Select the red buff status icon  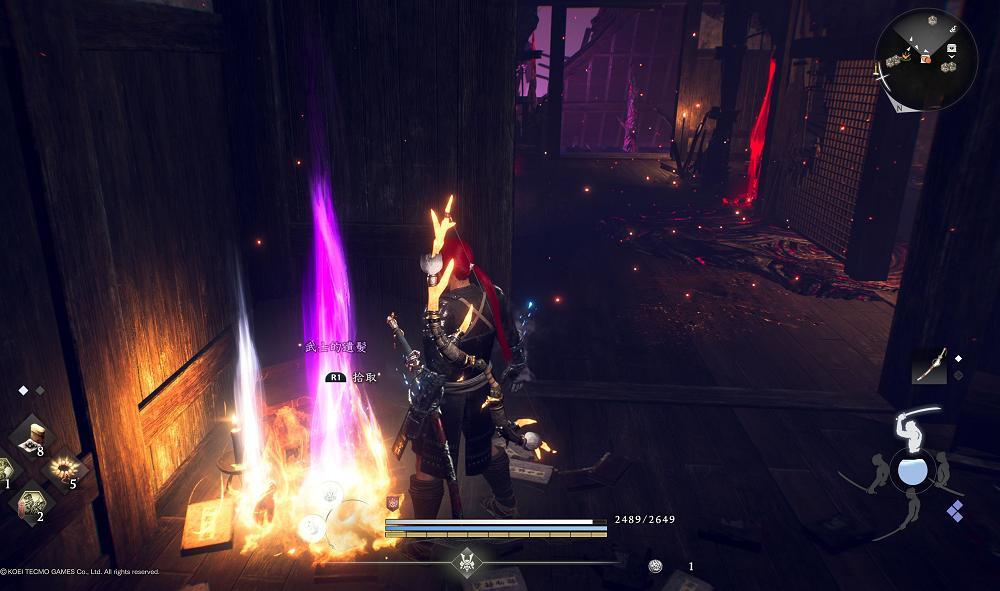393,502
